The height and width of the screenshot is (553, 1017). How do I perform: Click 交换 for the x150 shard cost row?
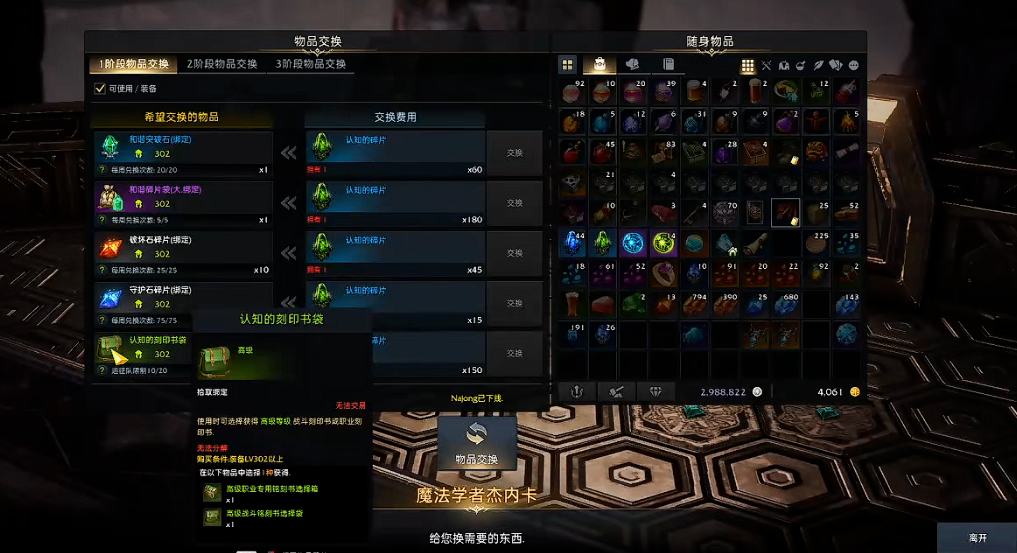pos(514,353)
